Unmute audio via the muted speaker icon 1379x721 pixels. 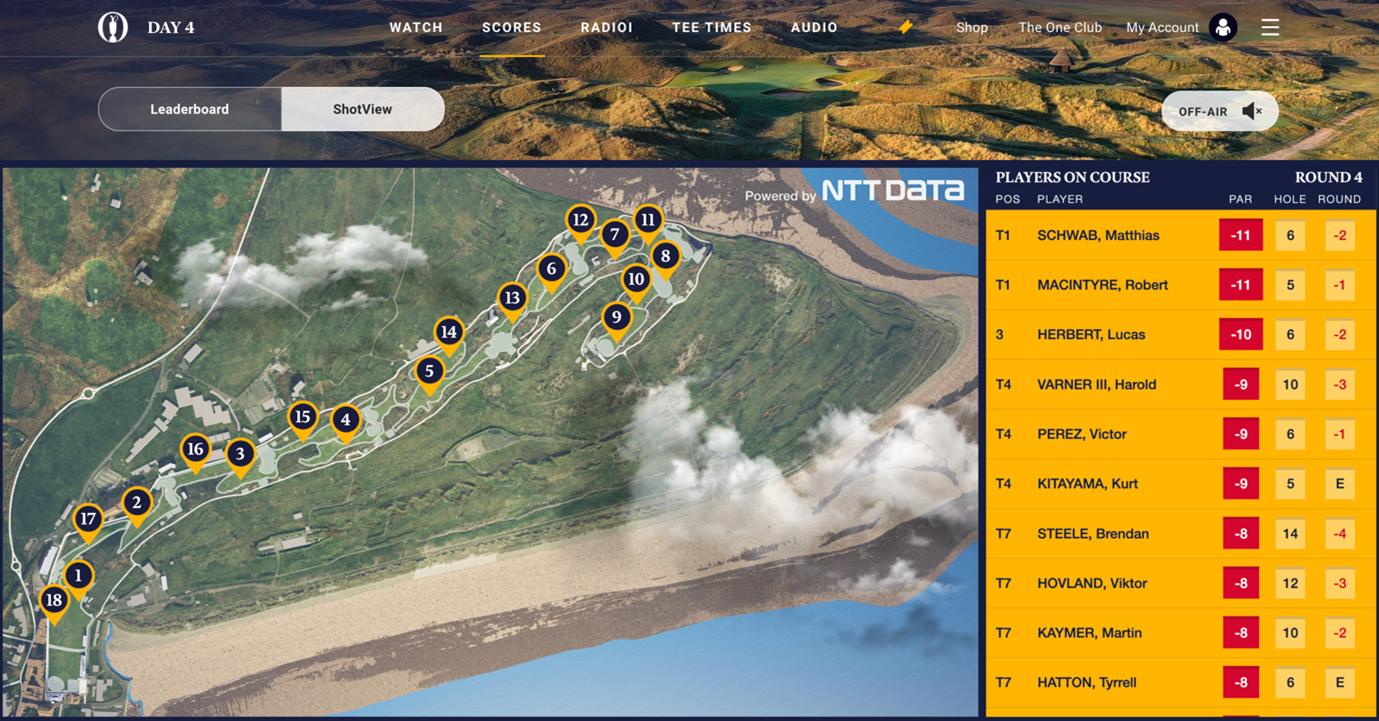click(1252, 110)
